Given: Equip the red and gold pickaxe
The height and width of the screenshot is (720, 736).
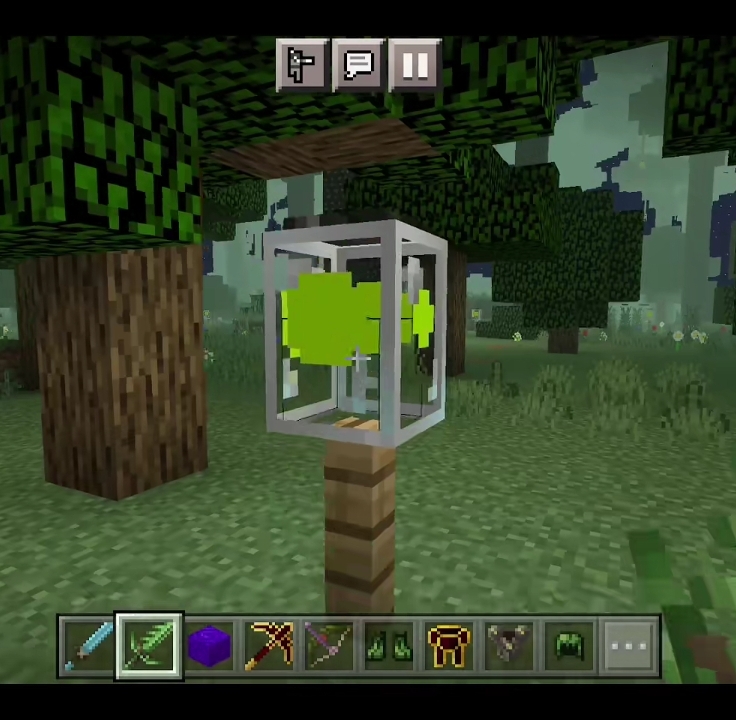Looking at the screenshot, I should pos(269,646).
